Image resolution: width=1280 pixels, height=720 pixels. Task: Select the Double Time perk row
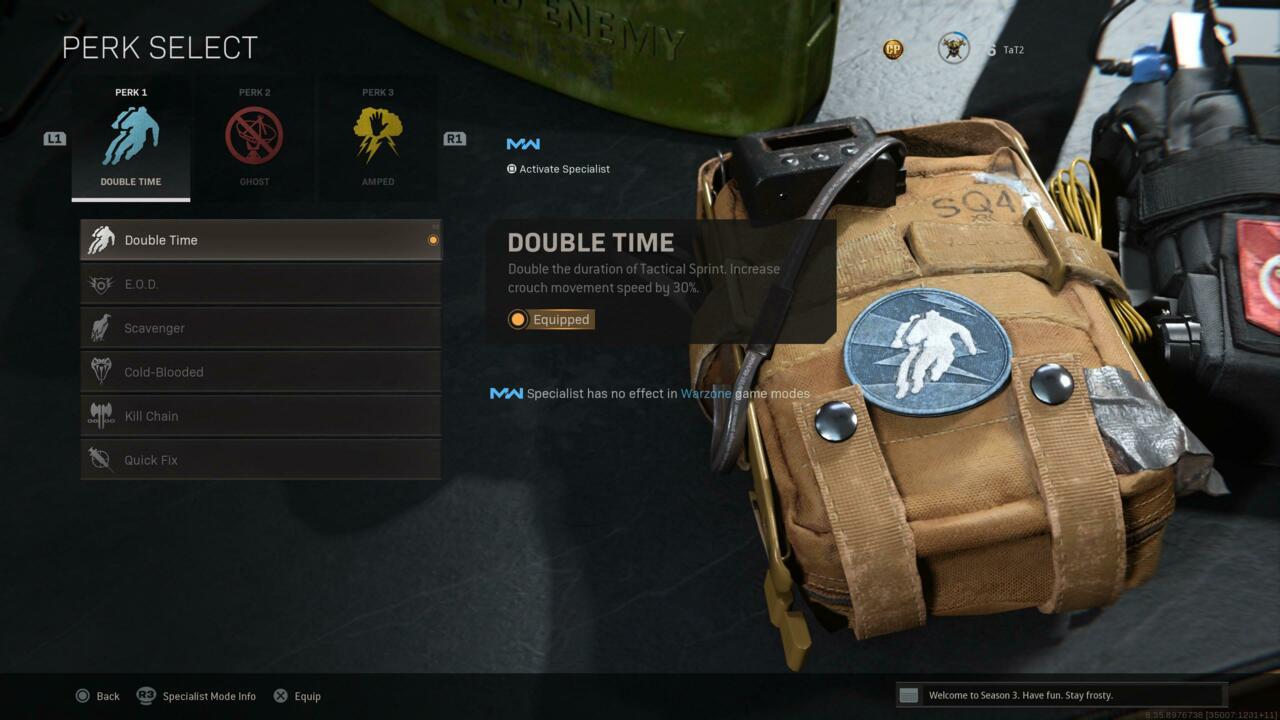point(260,240)
